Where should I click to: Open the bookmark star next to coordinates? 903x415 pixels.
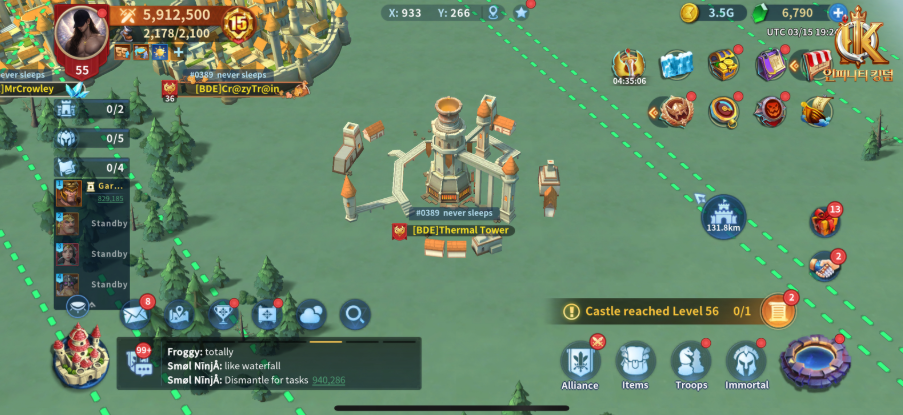pos(521,13)
